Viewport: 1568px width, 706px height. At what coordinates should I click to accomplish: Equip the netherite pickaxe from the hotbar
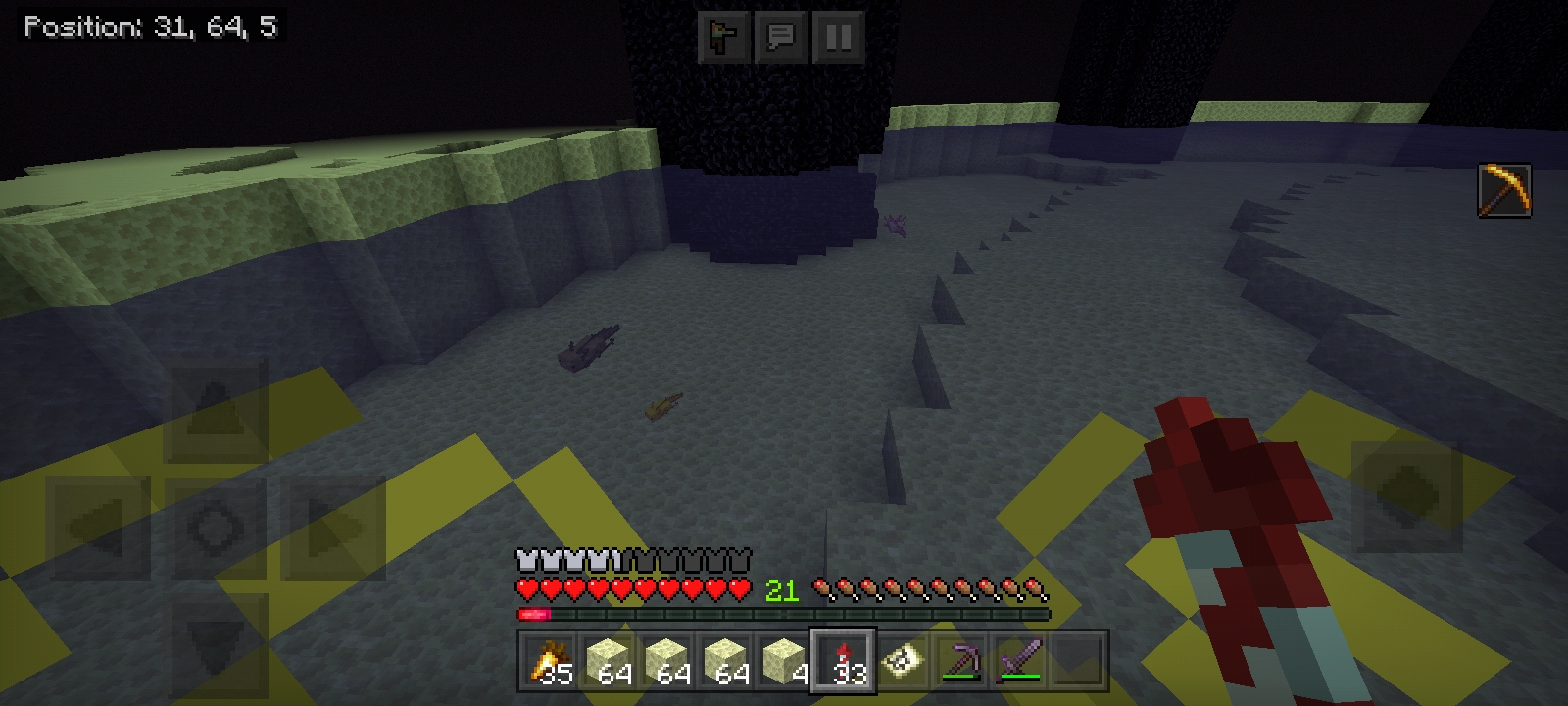(x=960, y=662)
